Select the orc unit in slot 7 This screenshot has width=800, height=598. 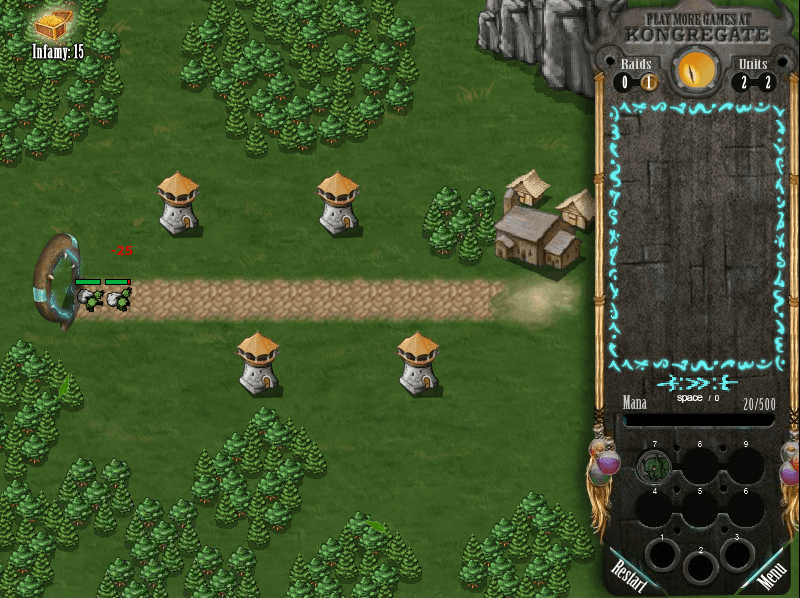coord(655,466)
